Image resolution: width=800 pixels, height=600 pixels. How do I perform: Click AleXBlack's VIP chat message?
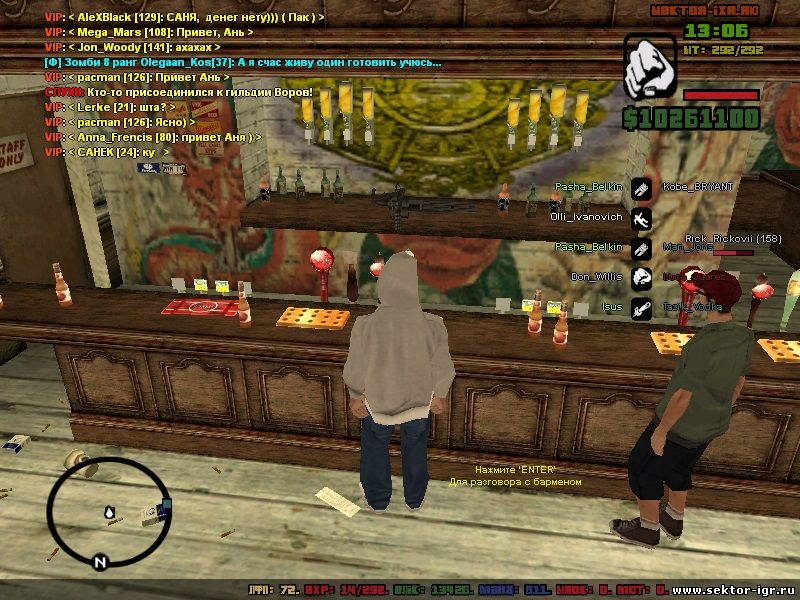click(184, 19)
